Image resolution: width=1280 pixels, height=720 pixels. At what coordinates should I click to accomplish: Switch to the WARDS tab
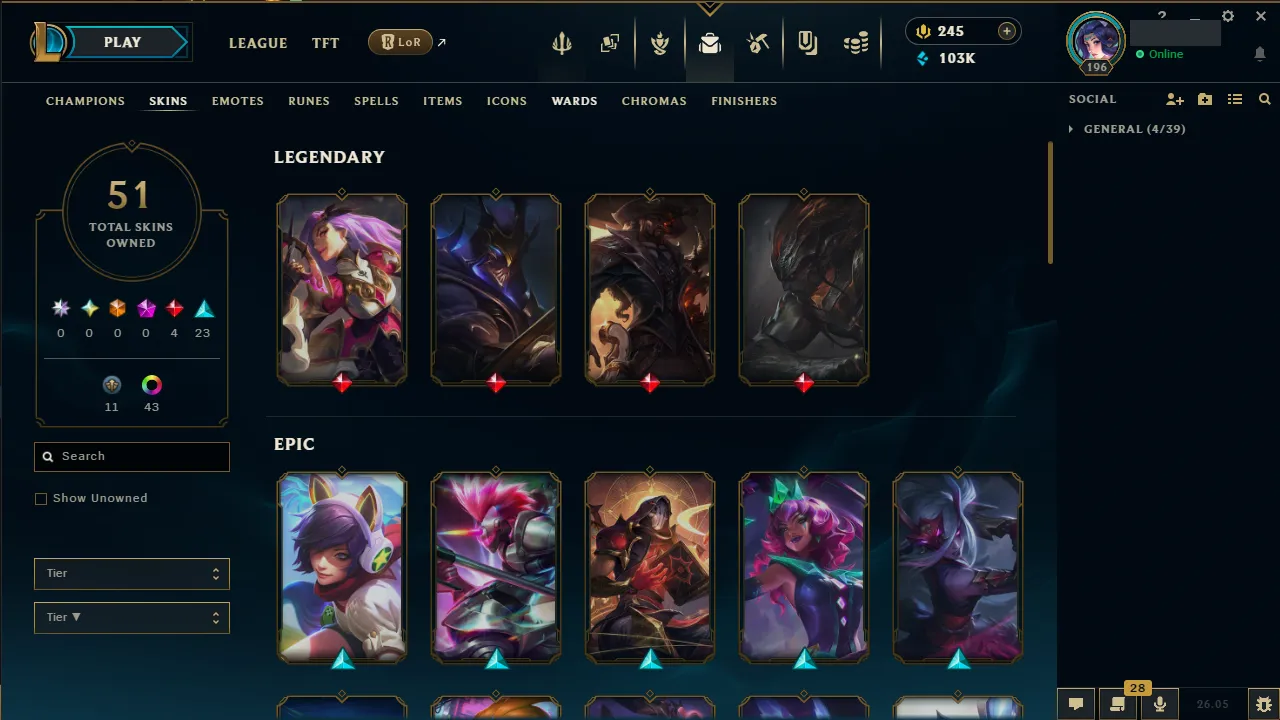click(x=574, y=101)
